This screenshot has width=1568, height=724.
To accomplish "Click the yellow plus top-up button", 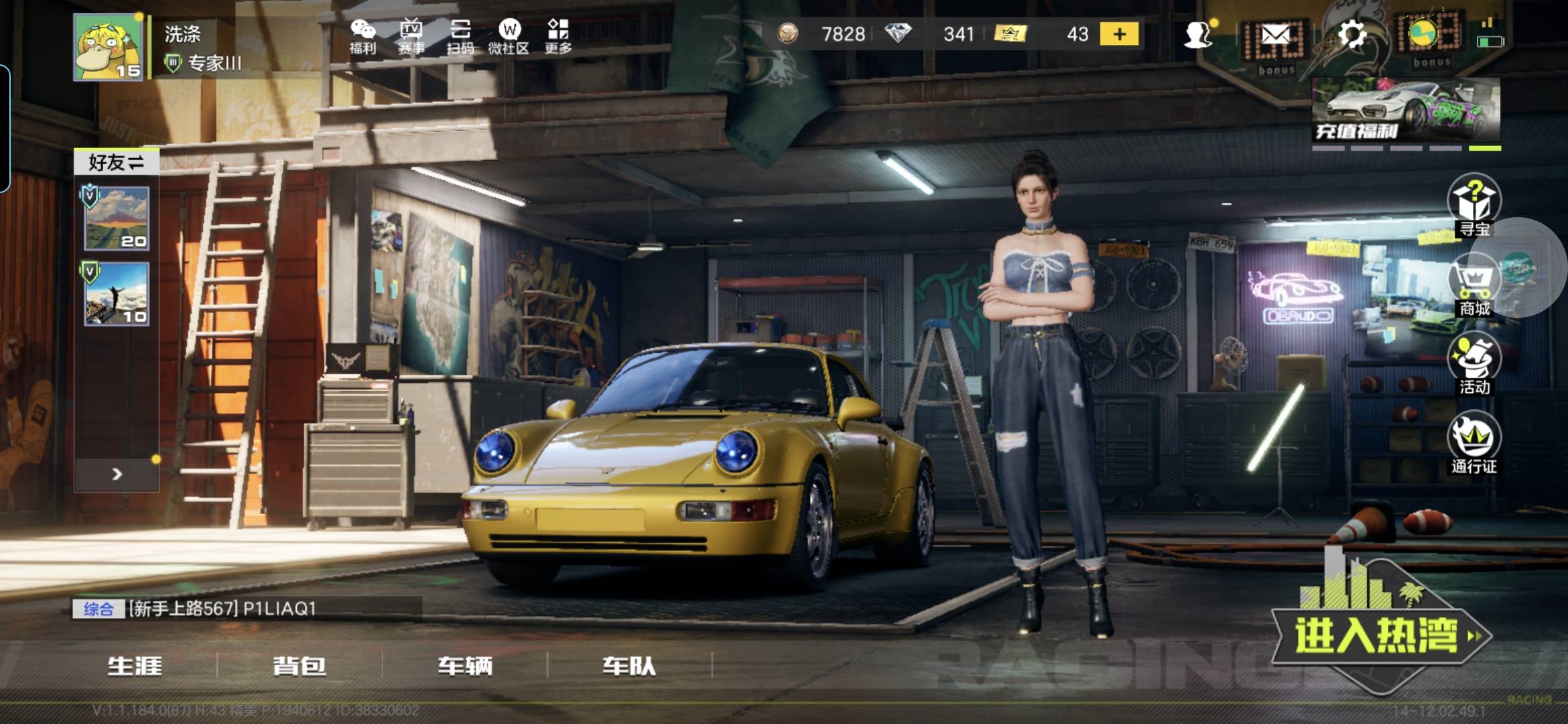I will pos(1119,34).
